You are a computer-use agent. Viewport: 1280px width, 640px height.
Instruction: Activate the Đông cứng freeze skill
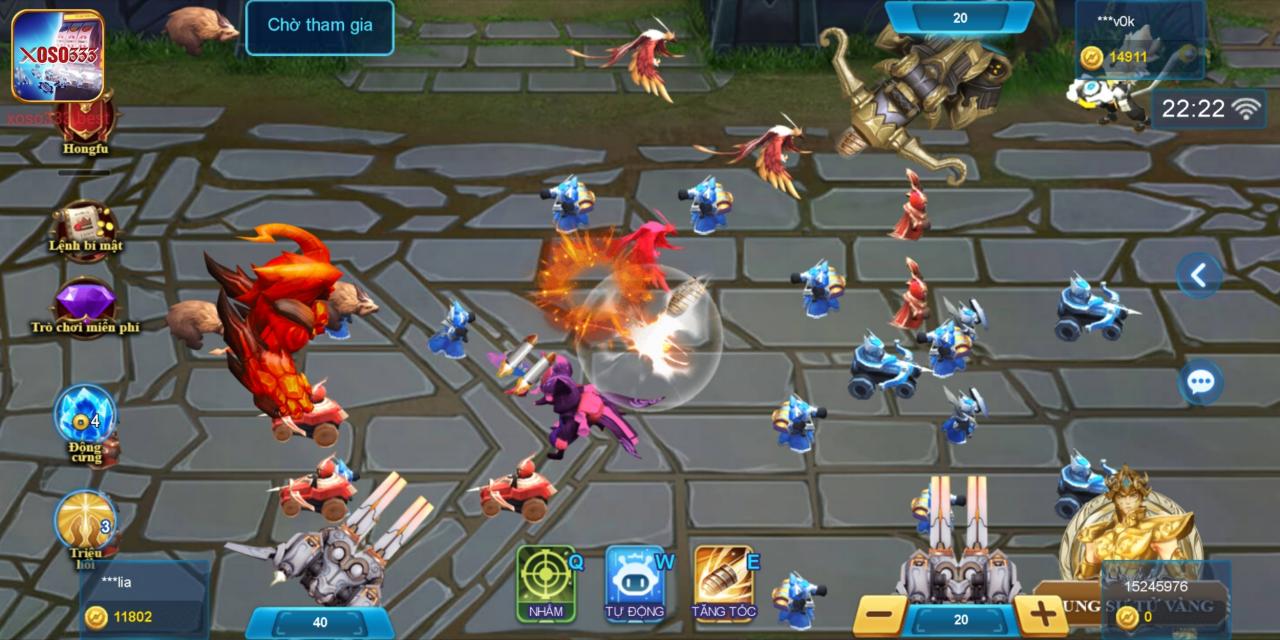[x=85, y=418]
